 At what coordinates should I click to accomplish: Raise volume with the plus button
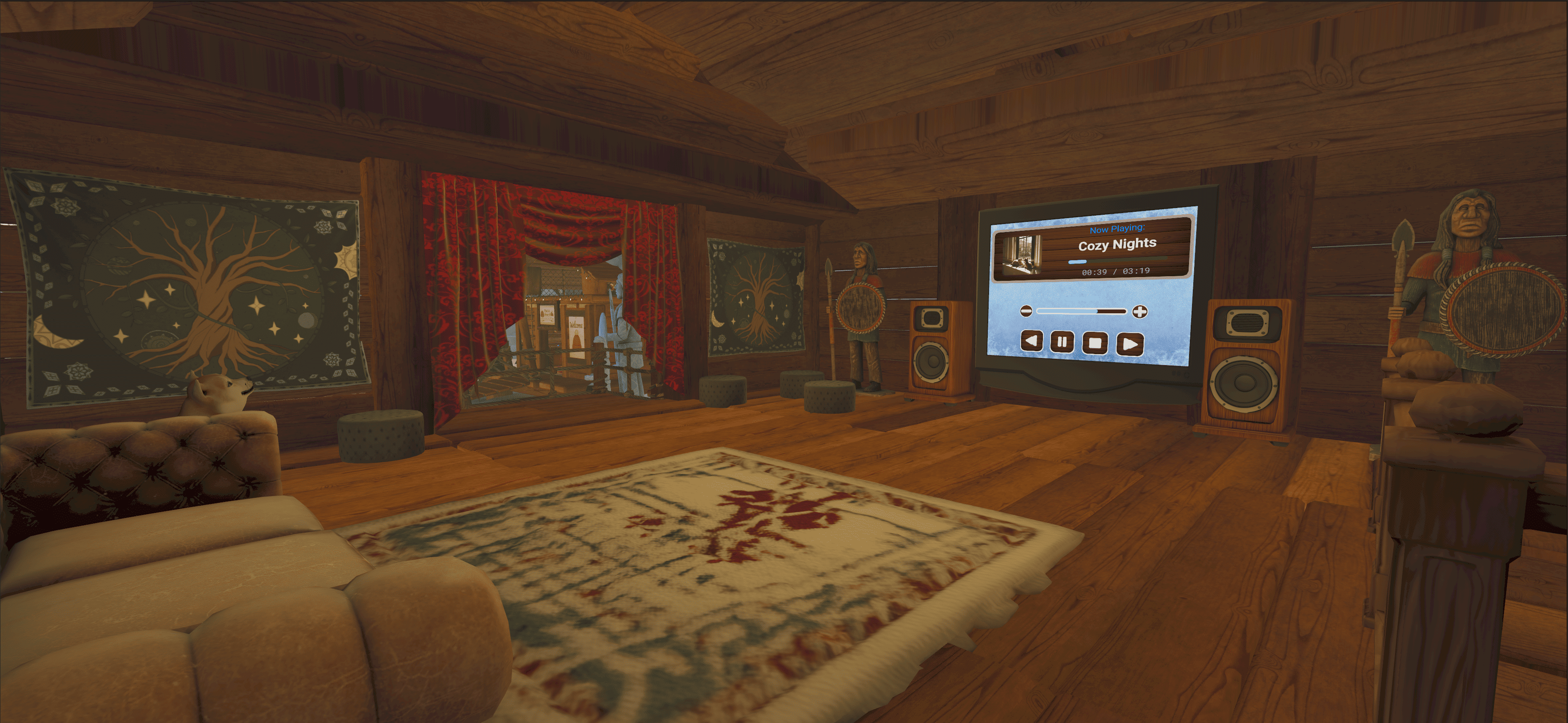[1139, 312]
